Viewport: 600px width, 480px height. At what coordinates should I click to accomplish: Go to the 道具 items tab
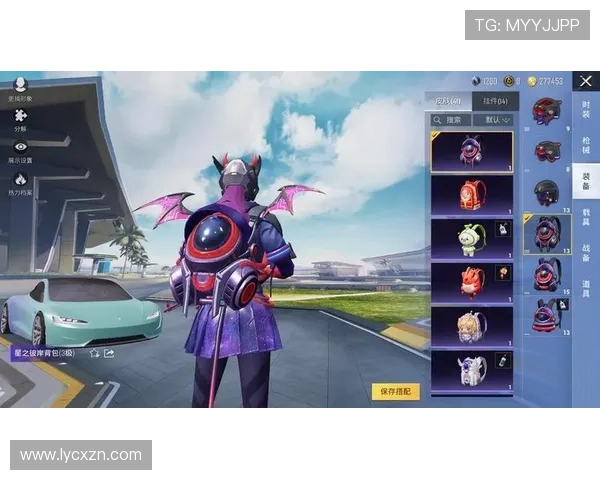[x=586, y=290]
